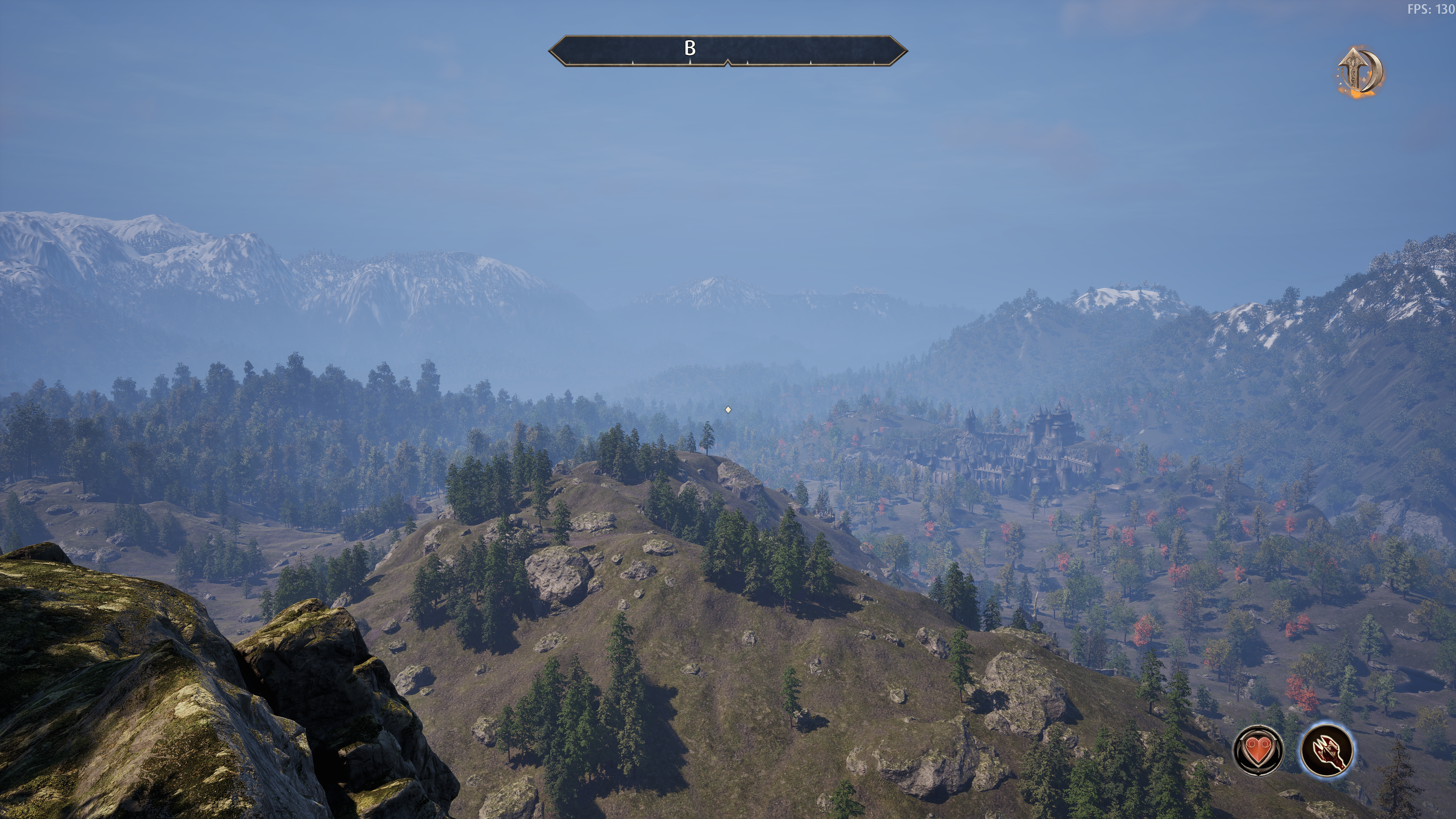
Task: Click the compass bar with the B marker
Action: click(727, 51)
